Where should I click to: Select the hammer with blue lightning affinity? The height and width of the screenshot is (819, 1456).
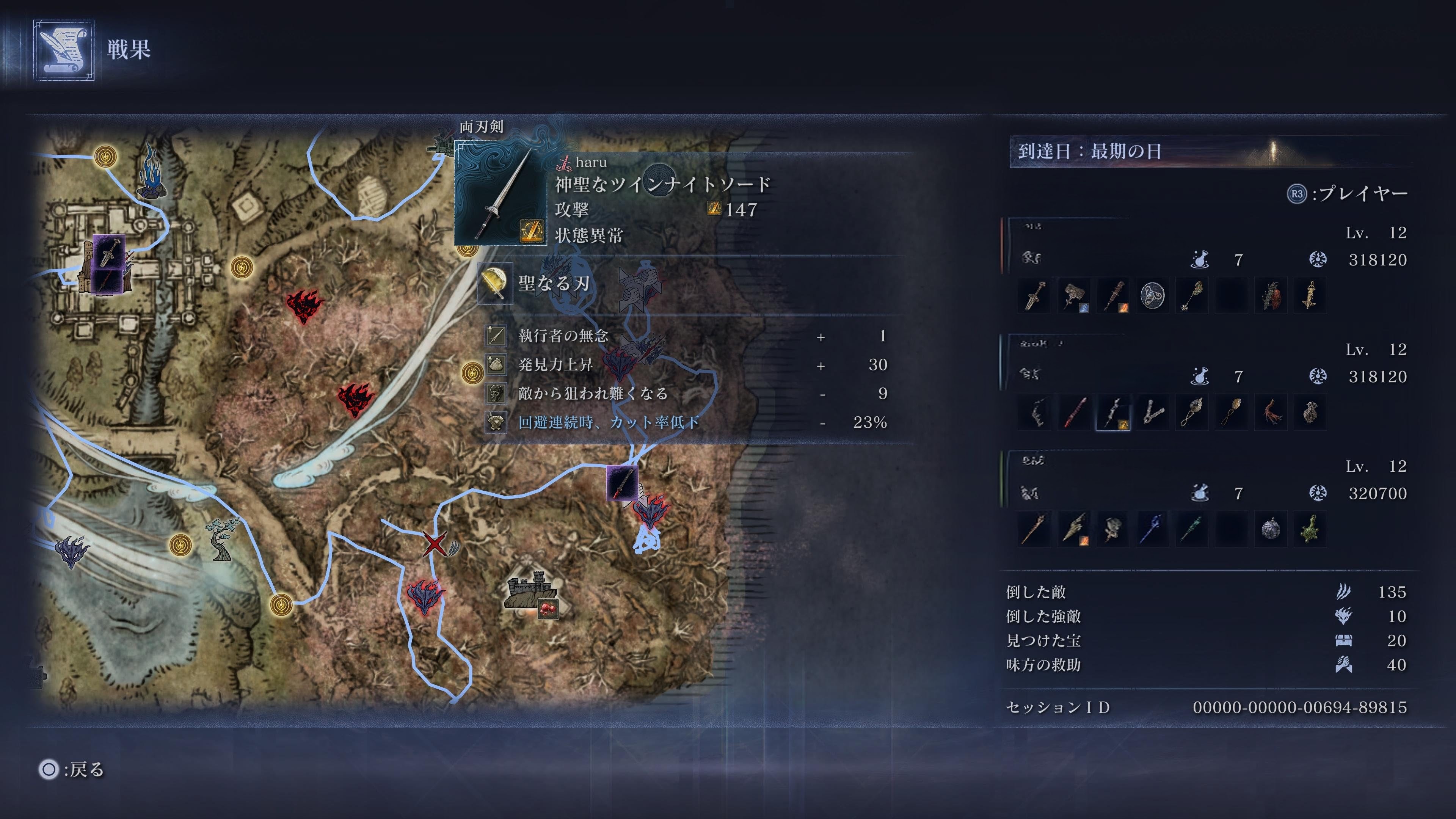click(x=1073, y=296)
